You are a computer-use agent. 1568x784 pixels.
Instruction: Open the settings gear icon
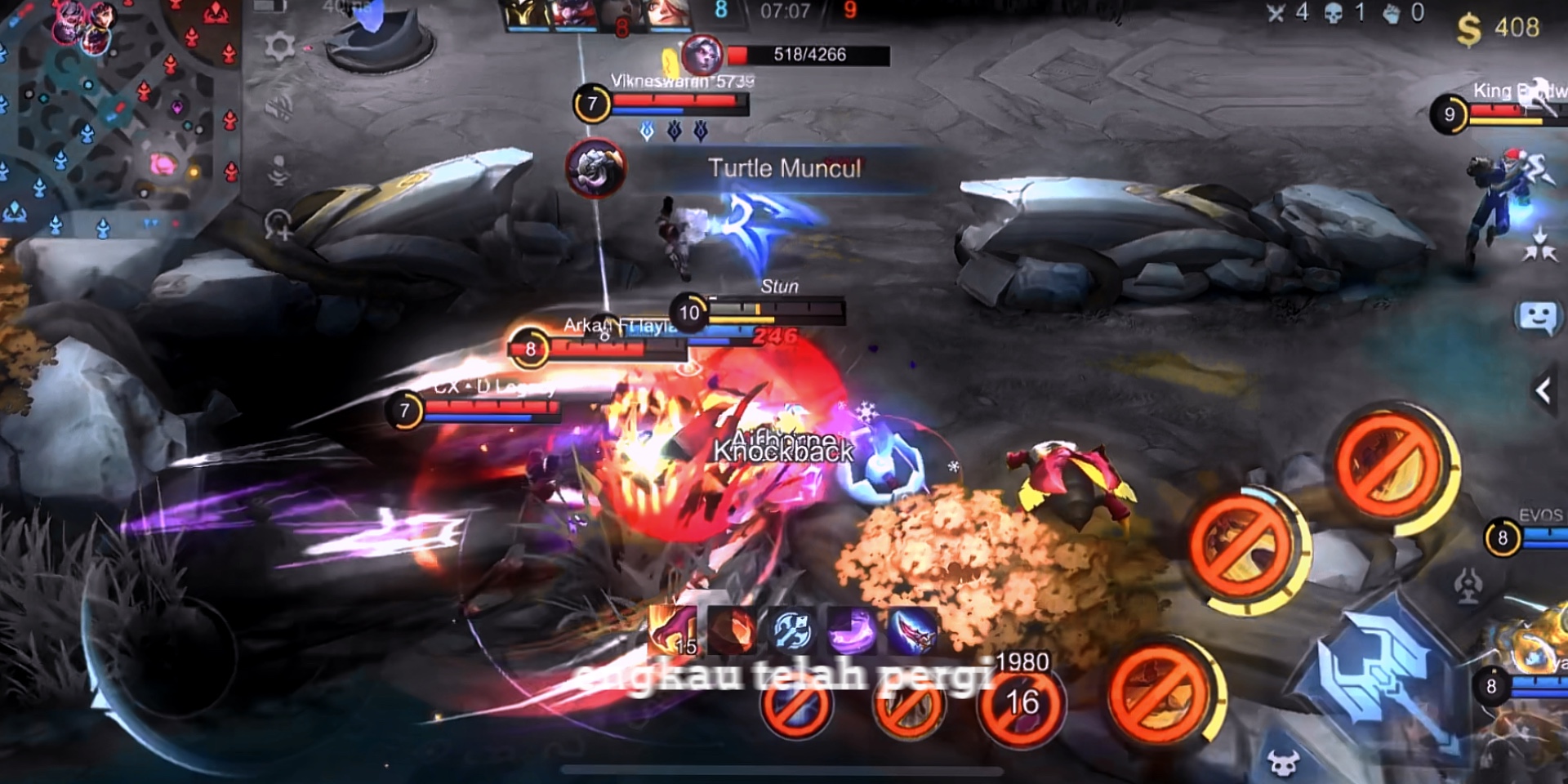coord(279,47)
